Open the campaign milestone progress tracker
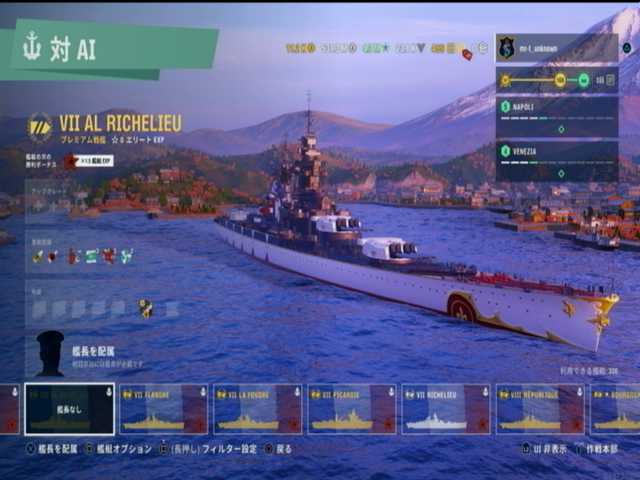The image size is (640, 480). [x=556, y=80]
